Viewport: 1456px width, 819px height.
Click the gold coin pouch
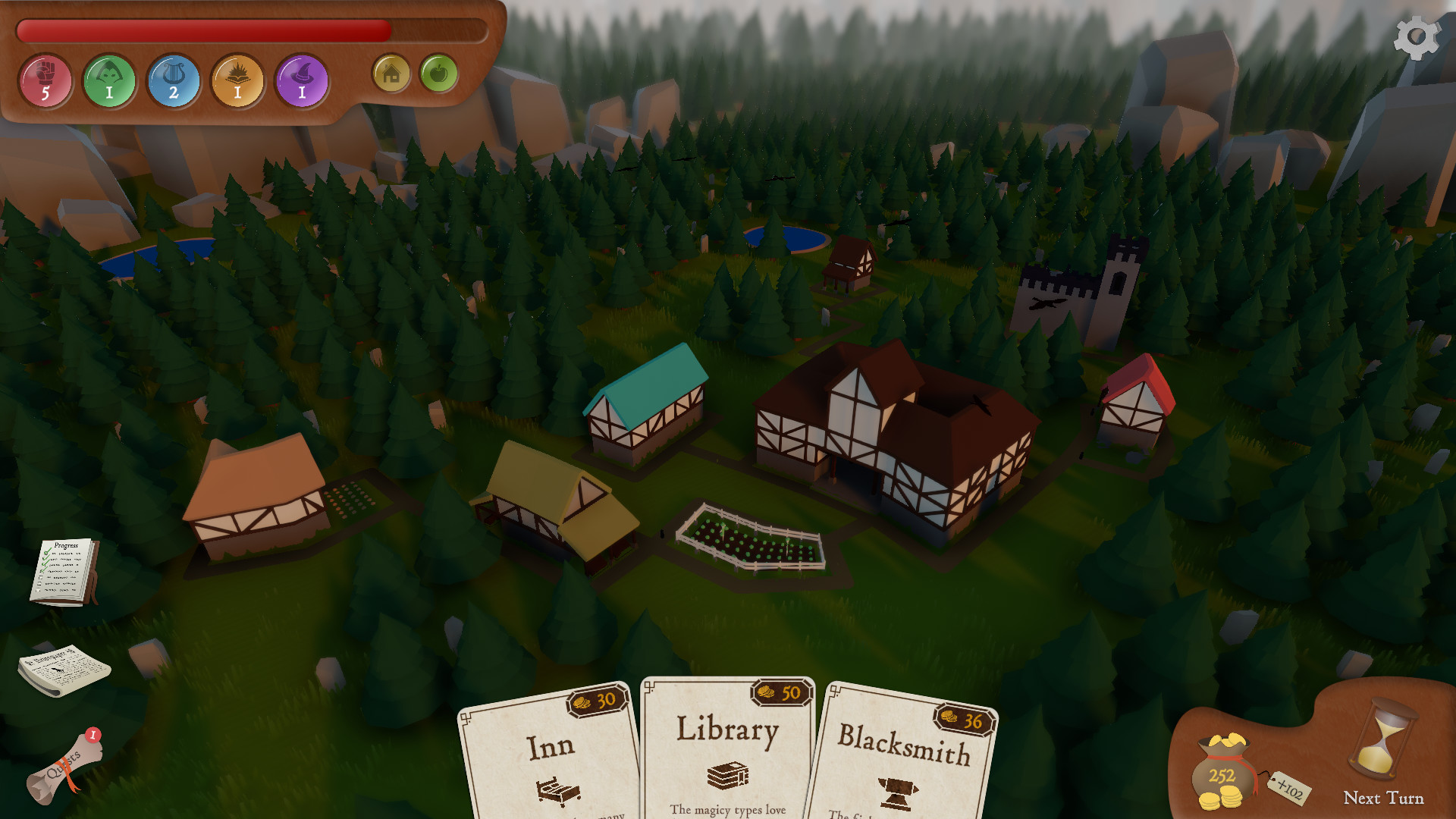pyautogui.click(x=1221, y=773)
